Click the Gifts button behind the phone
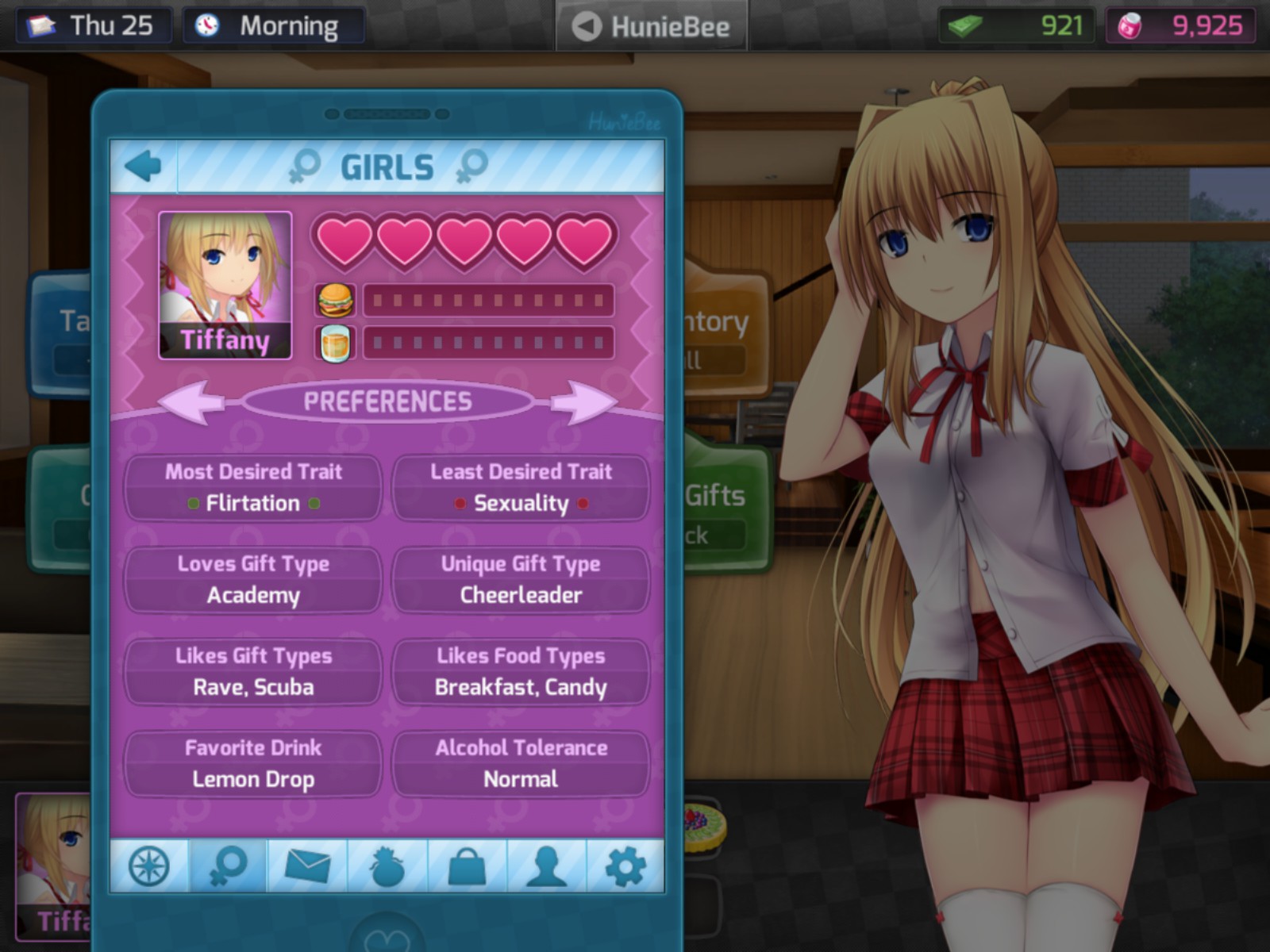Image resolution: width=1270 pixels, height=952 pixels. (724, 508)
